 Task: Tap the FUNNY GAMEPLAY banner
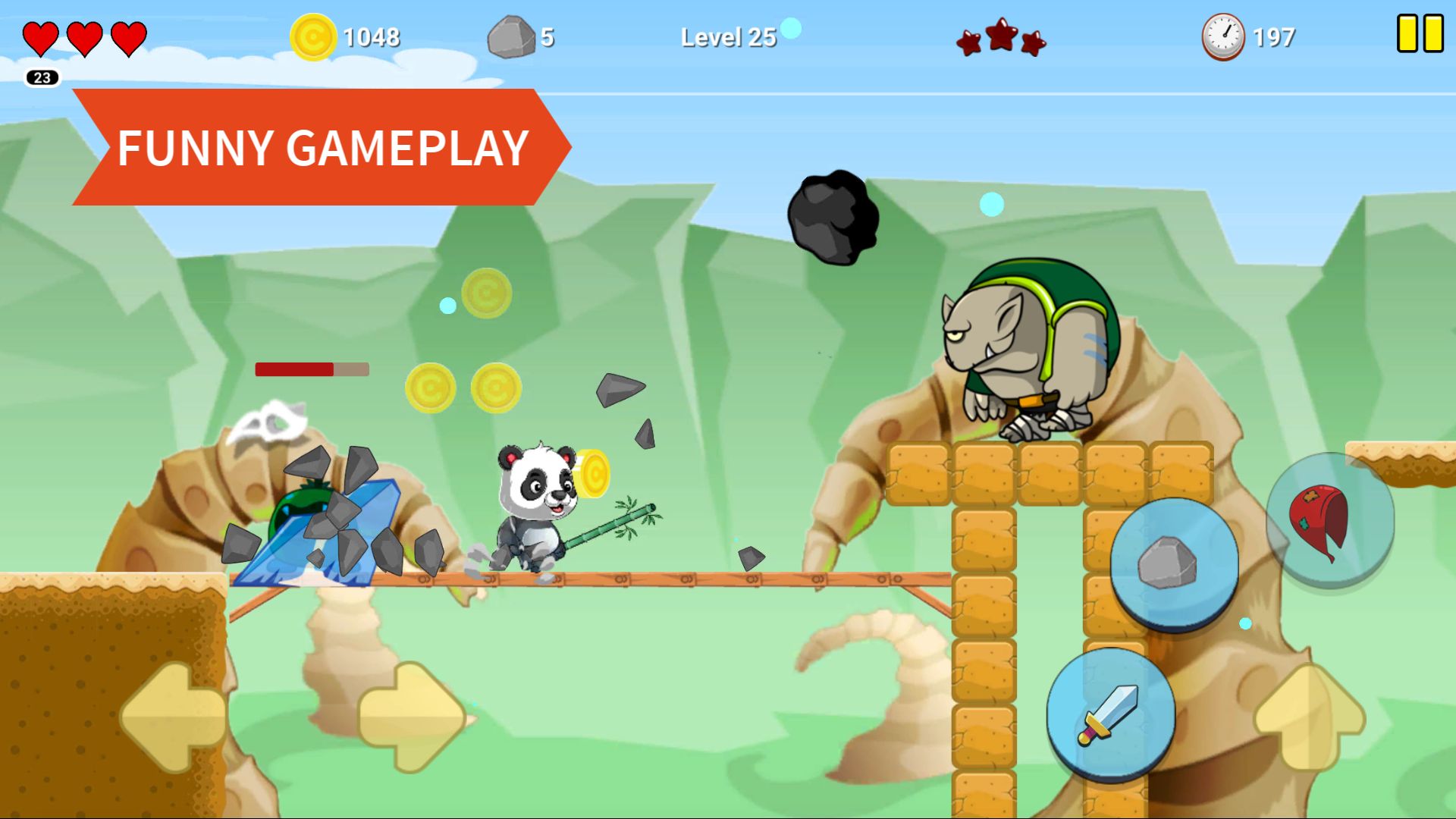click(325, 146)
